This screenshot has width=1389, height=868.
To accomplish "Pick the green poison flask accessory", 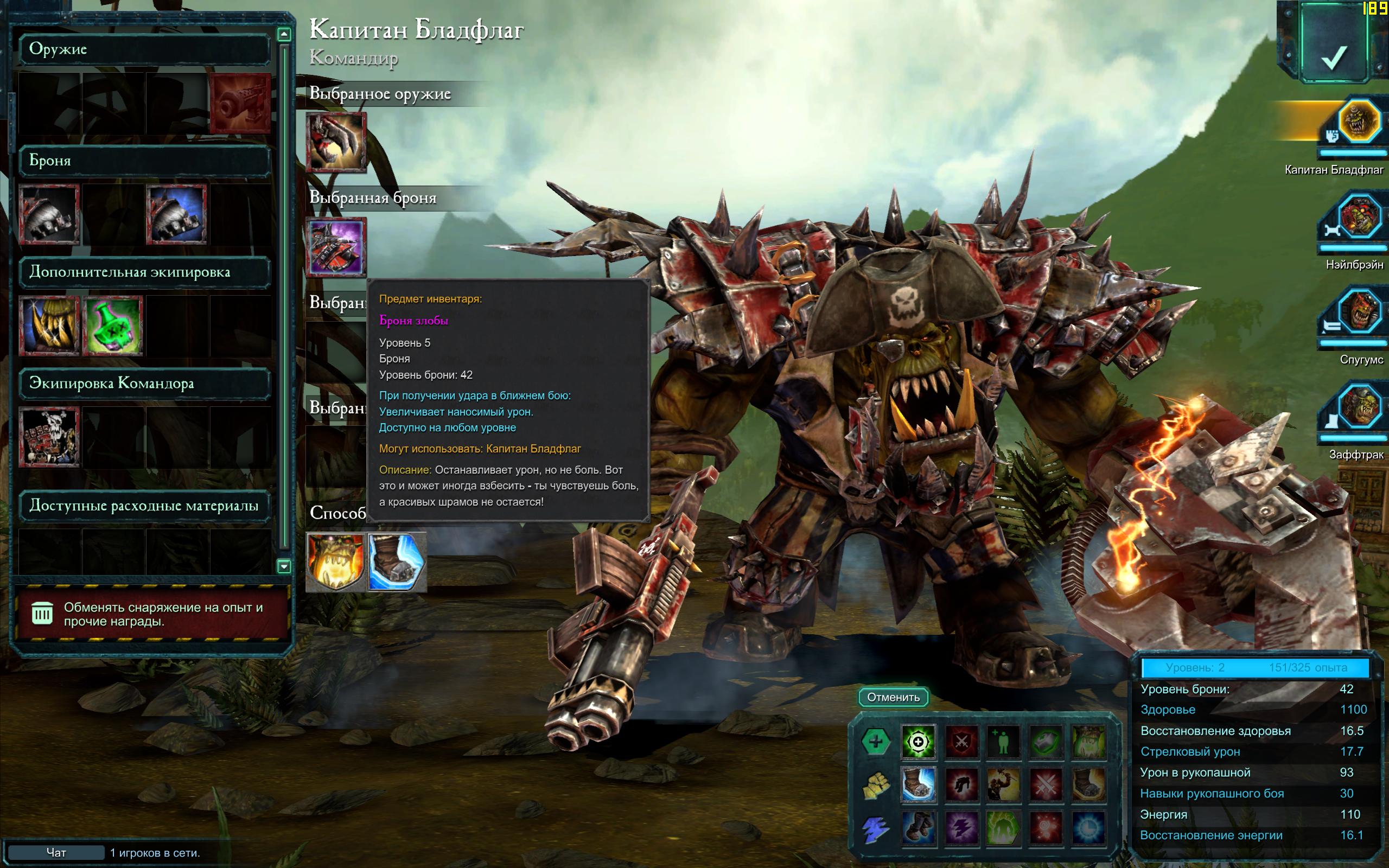I will (113, 325).
